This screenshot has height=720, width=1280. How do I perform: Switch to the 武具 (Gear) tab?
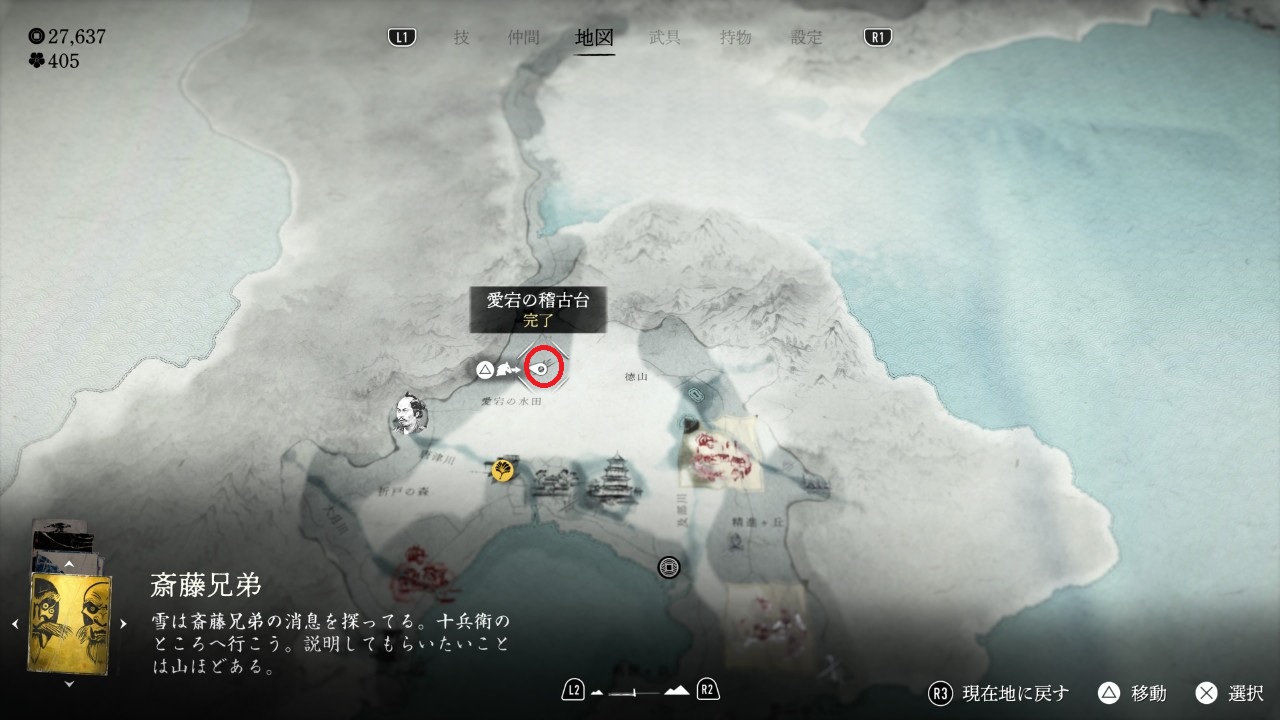click(665, 38)
